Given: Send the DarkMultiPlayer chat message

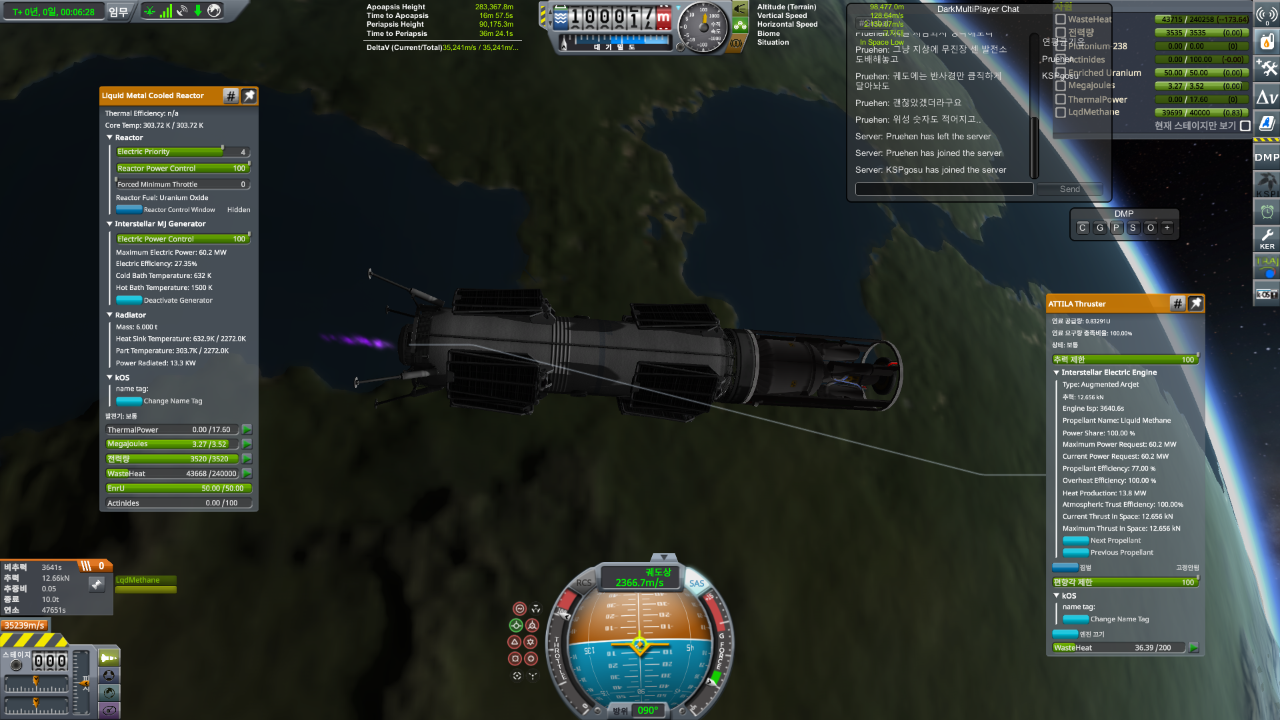Looking at the screenshot, I should click(1070, 189).
